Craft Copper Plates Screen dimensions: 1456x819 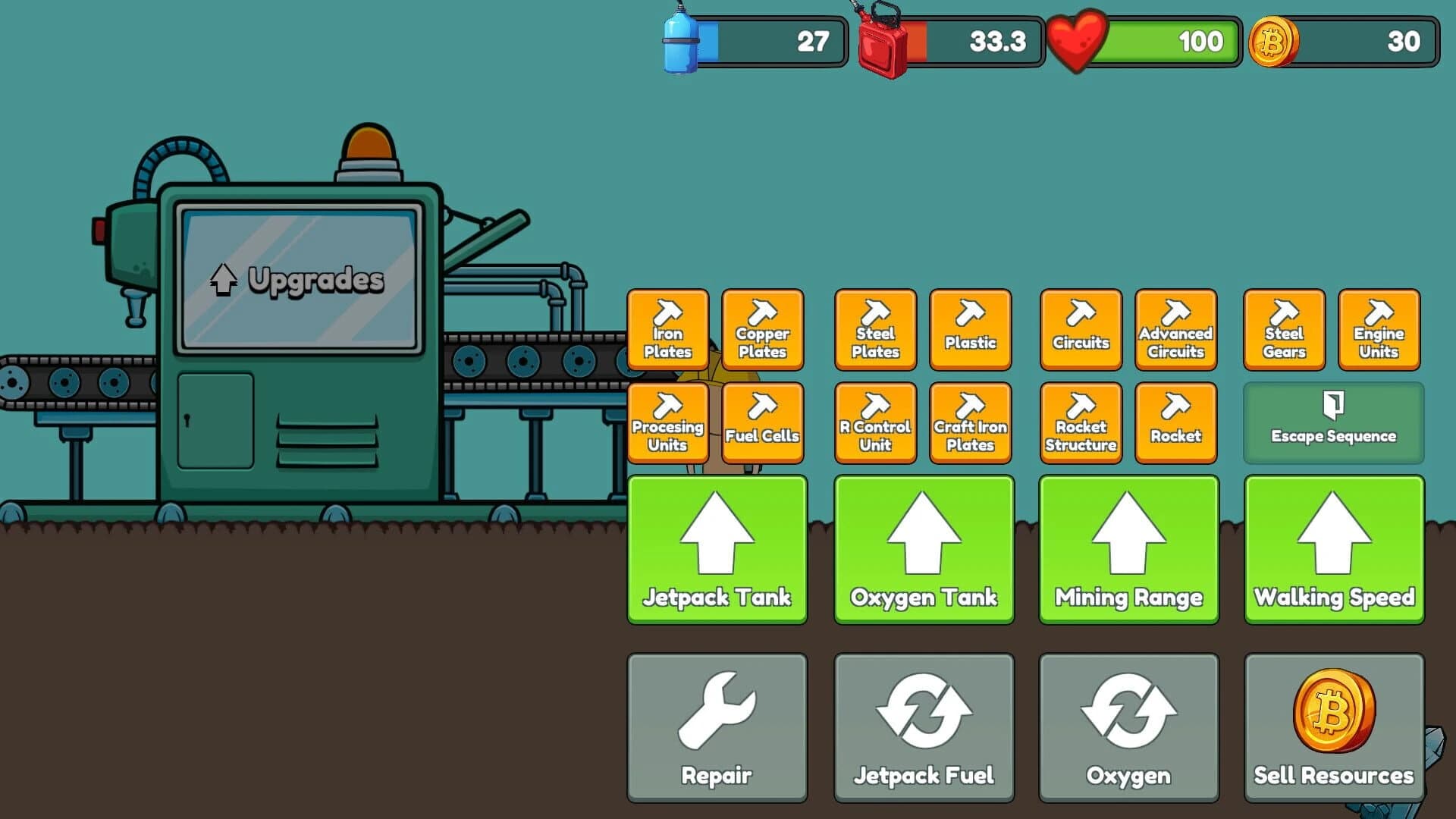[762, 330]
